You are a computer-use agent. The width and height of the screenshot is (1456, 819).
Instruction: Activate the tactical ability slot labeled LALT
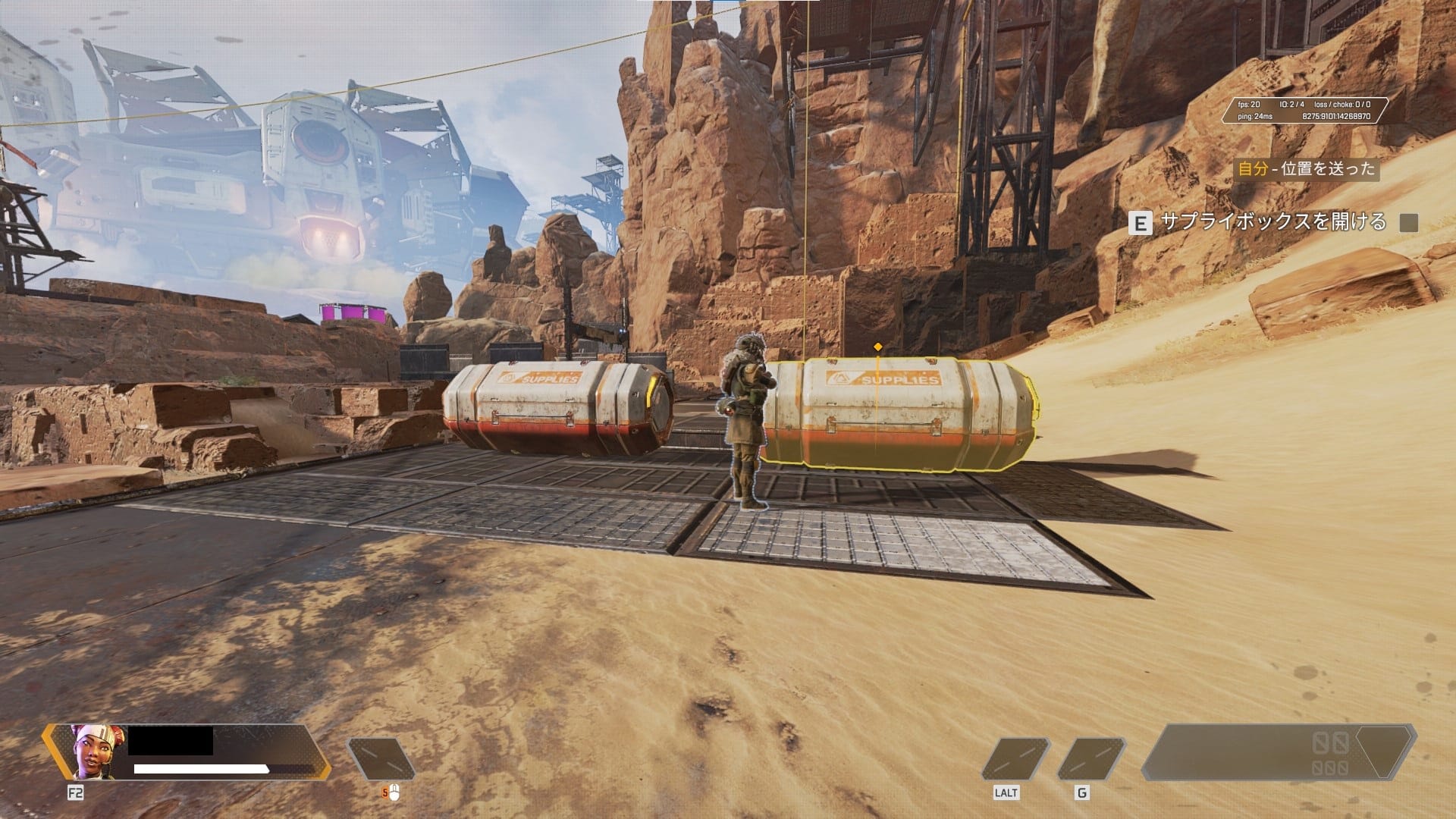pos(1015,759)
